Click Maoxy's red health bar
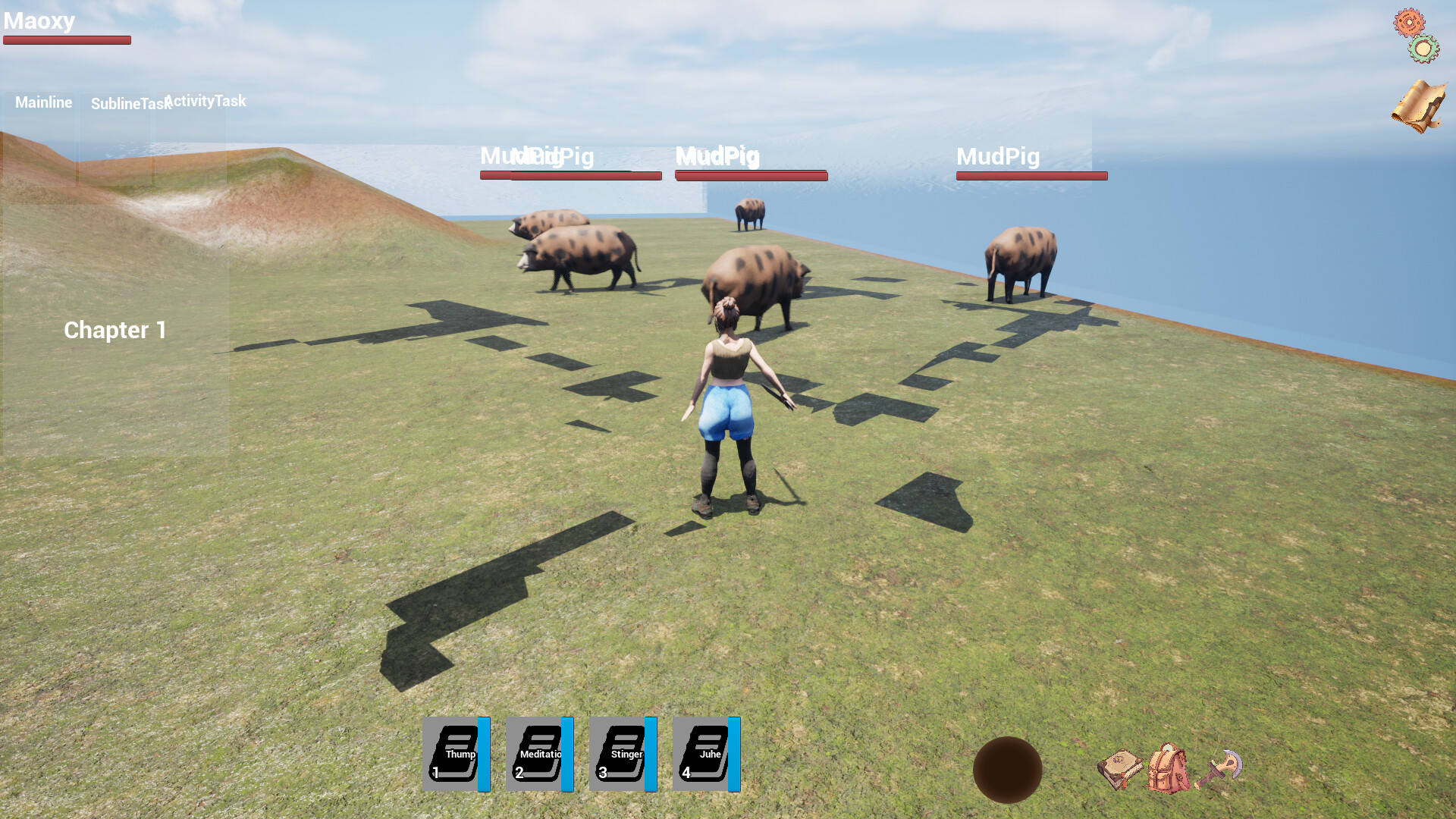The image size is (1456, 819). [67, 39]
